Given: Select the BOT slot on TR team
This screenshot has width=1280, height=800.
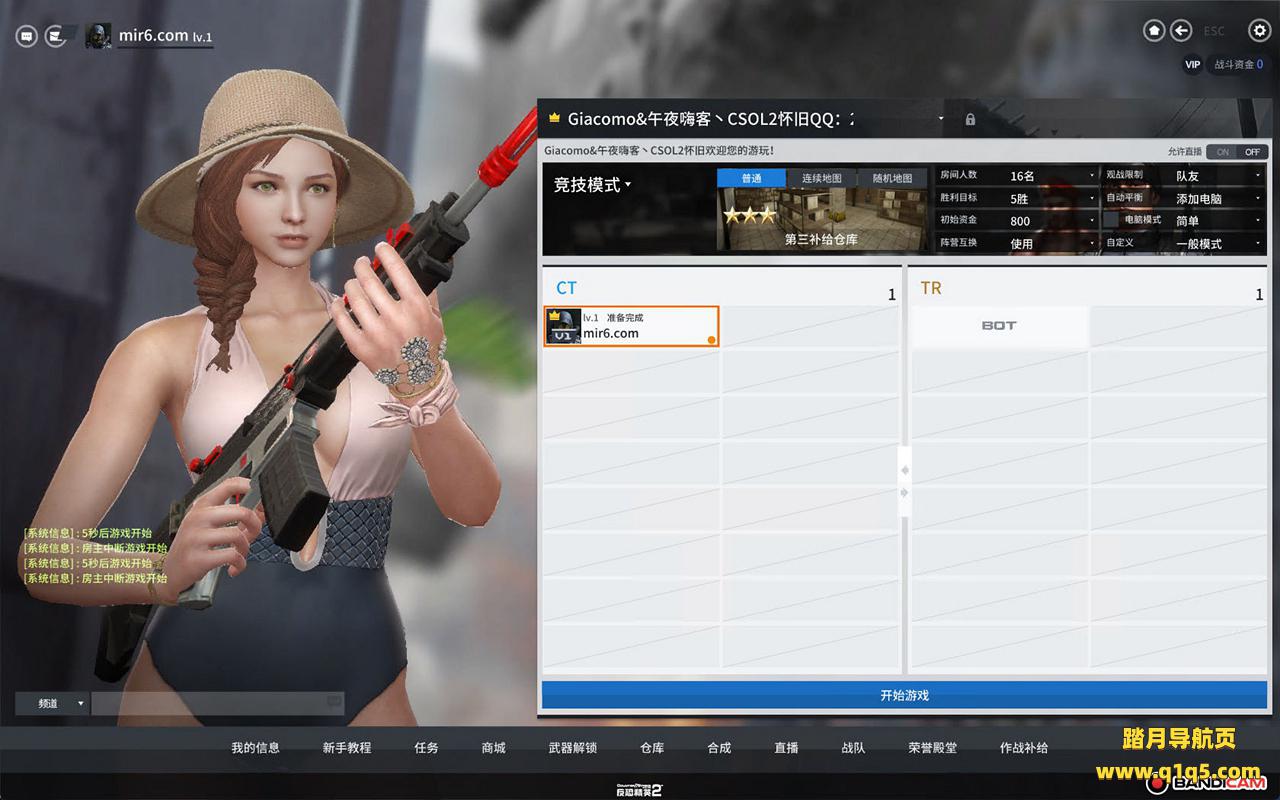Looking at the screenshot, I should click(x=998, y=326).
